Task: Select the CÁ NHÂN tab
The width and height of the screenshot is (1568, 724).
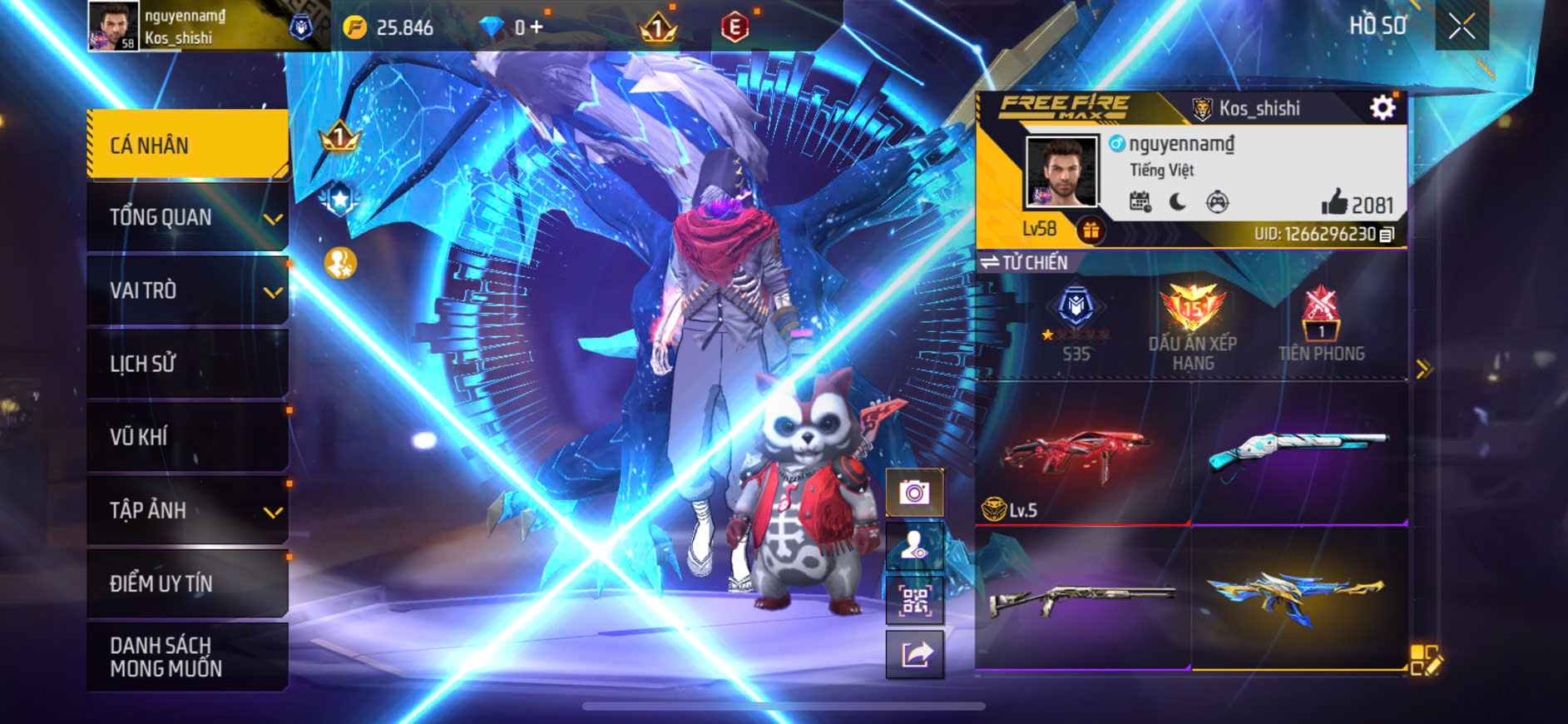Action: click(x=188, y=145)
